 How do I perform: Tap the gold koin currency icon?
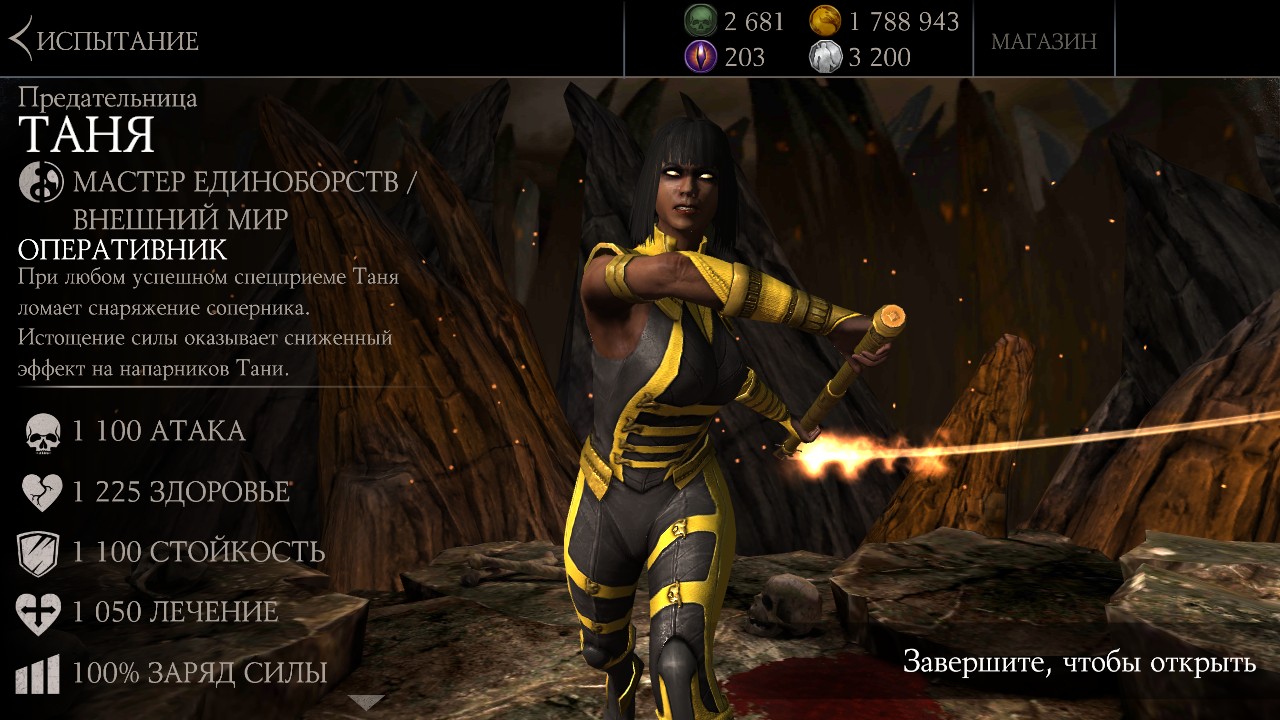click(825, 21)
